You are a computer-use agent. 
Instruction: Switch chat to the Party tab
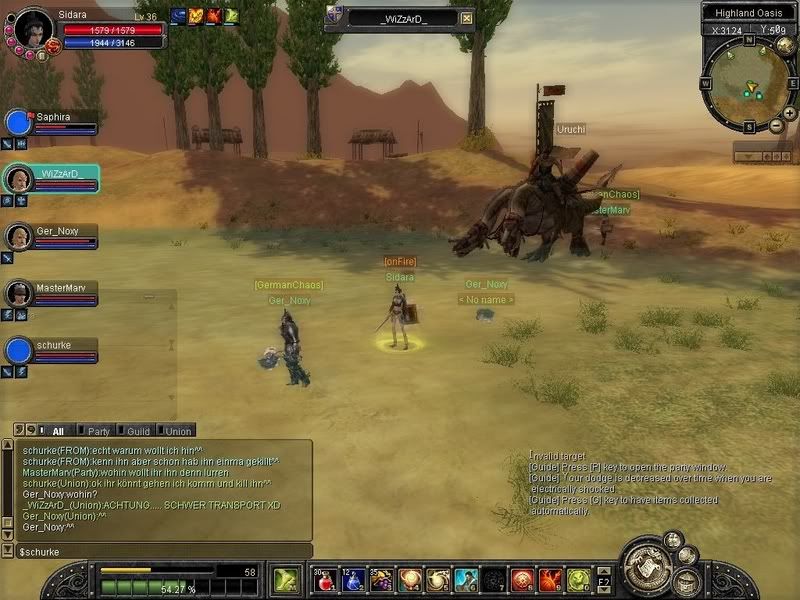pos(99,431)
